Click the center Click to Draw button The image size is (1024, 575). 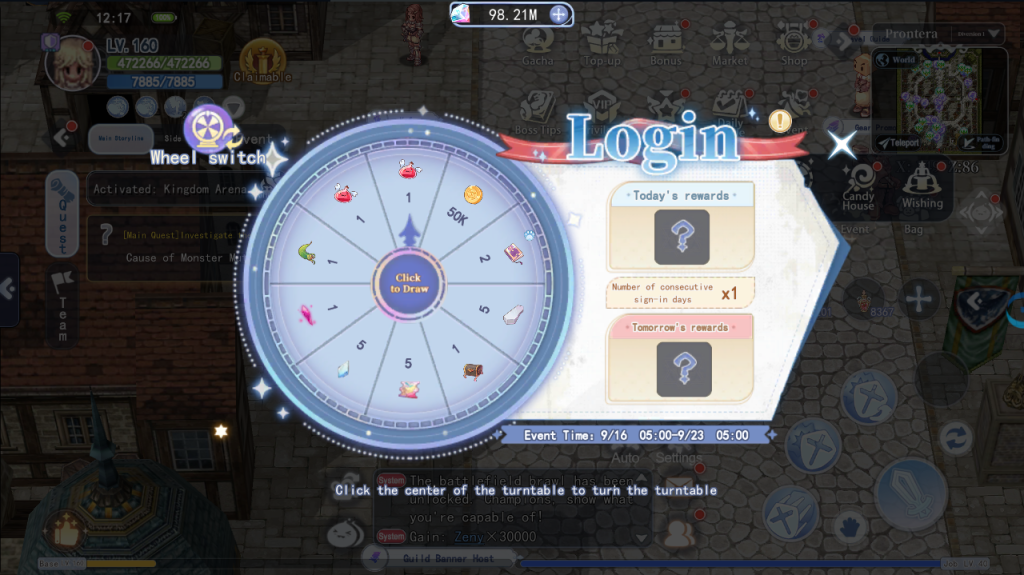tap(408, 283)
